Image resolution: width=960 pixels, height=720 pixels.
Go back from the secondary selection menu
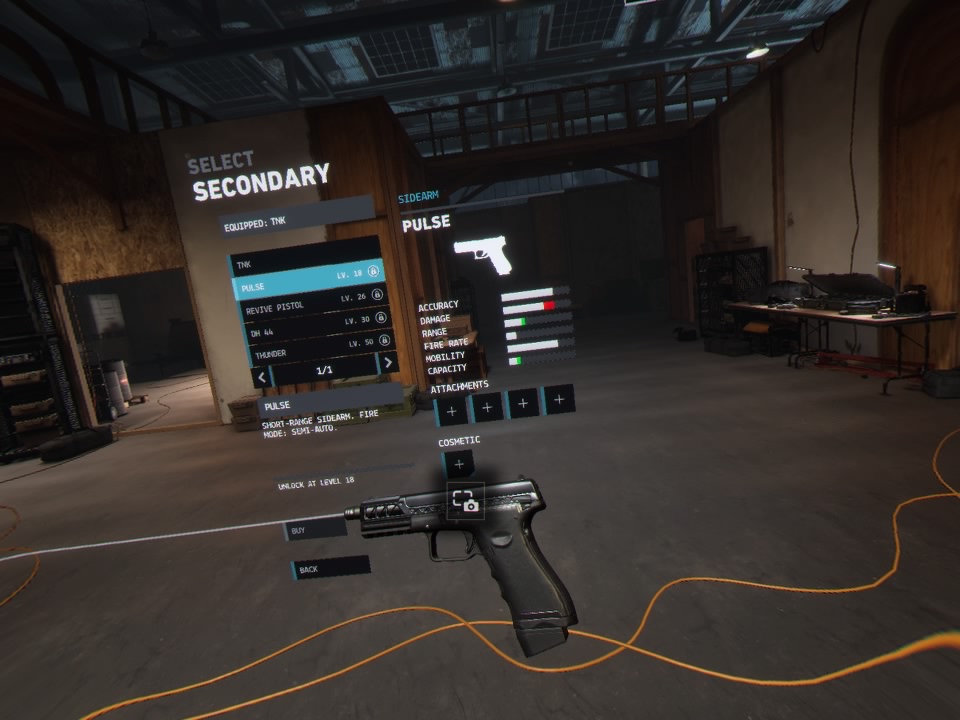(x=330, y=568)
